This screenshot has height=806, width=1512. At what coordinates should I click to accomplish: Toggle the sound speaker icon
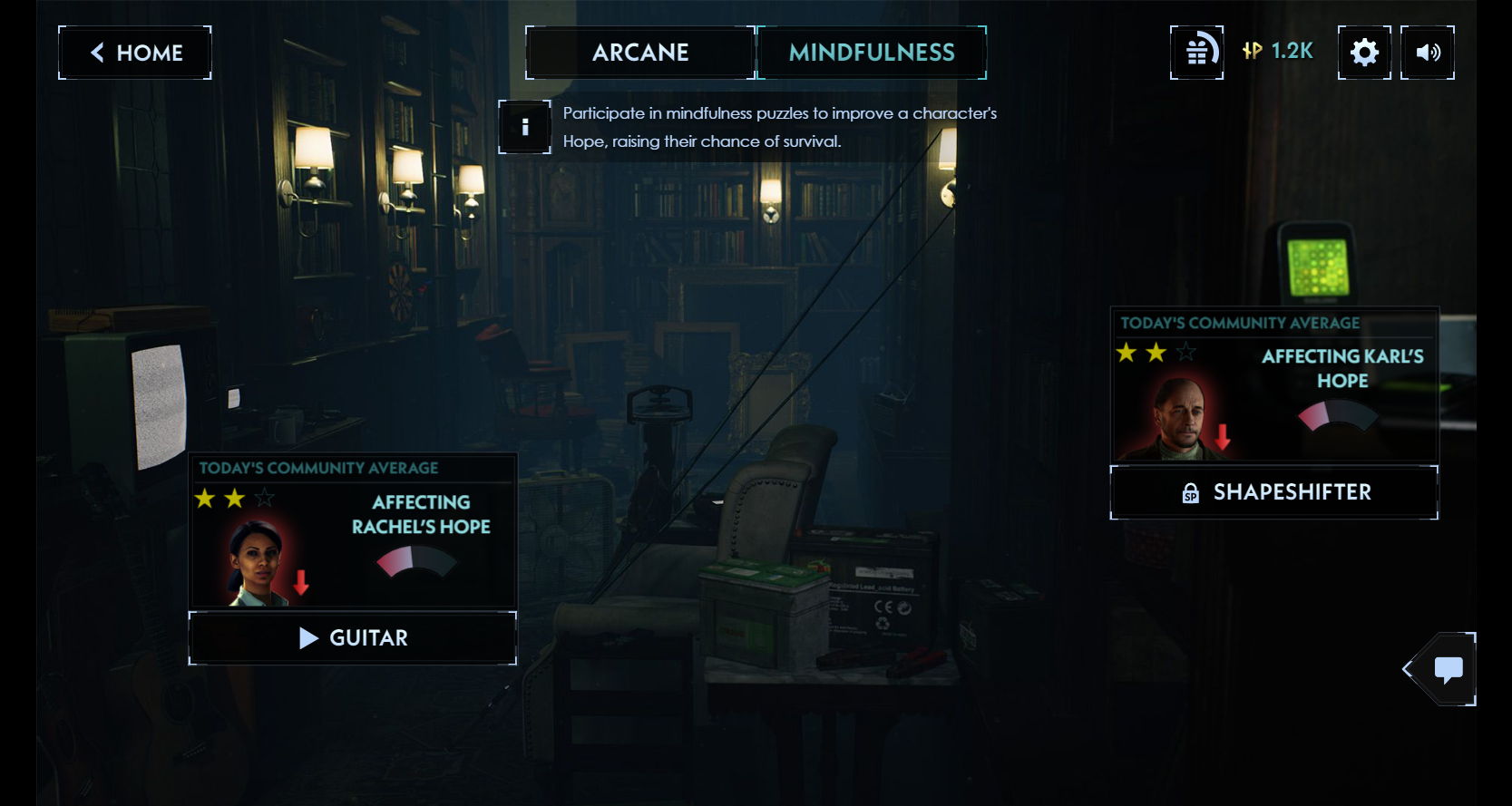1428,53
